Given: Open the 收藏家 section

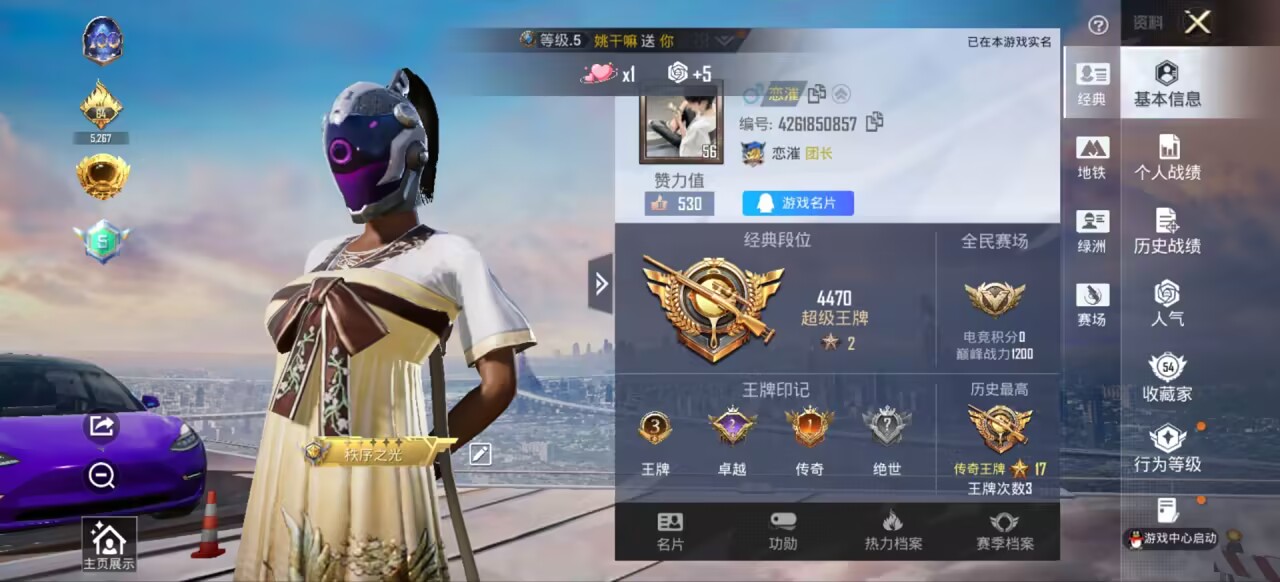Looking at the screenshot, I should pos(1167,378).
